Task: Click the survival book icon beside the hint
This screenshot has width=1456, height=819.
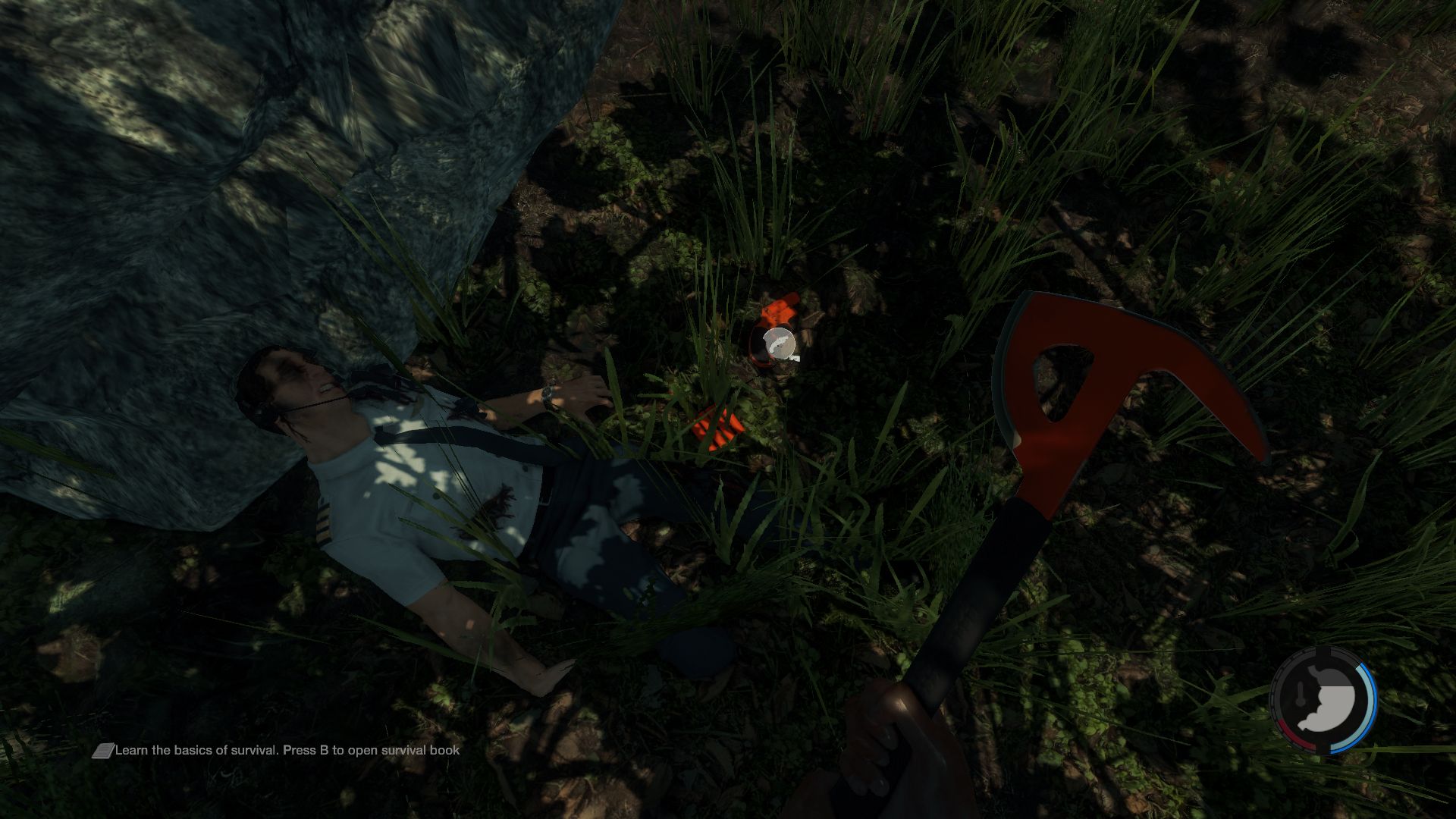Action: point(102,751)
